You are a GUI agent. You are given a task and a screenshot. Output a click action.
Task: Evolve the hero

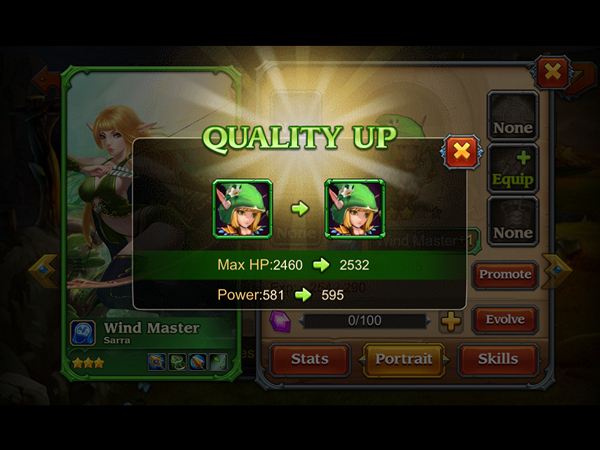(x=505, y=321)
